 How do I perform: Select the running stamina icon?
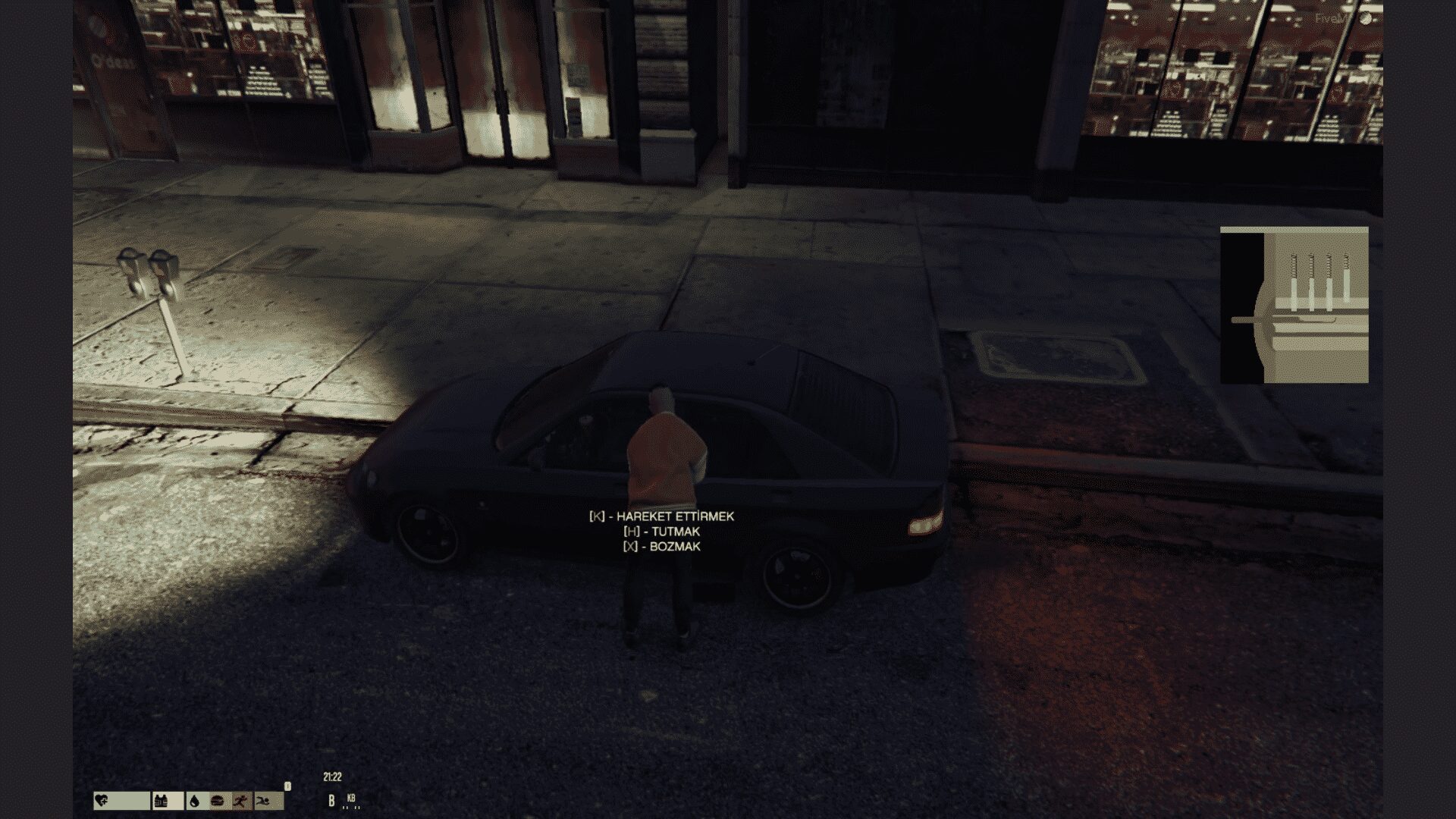point(241,801)
